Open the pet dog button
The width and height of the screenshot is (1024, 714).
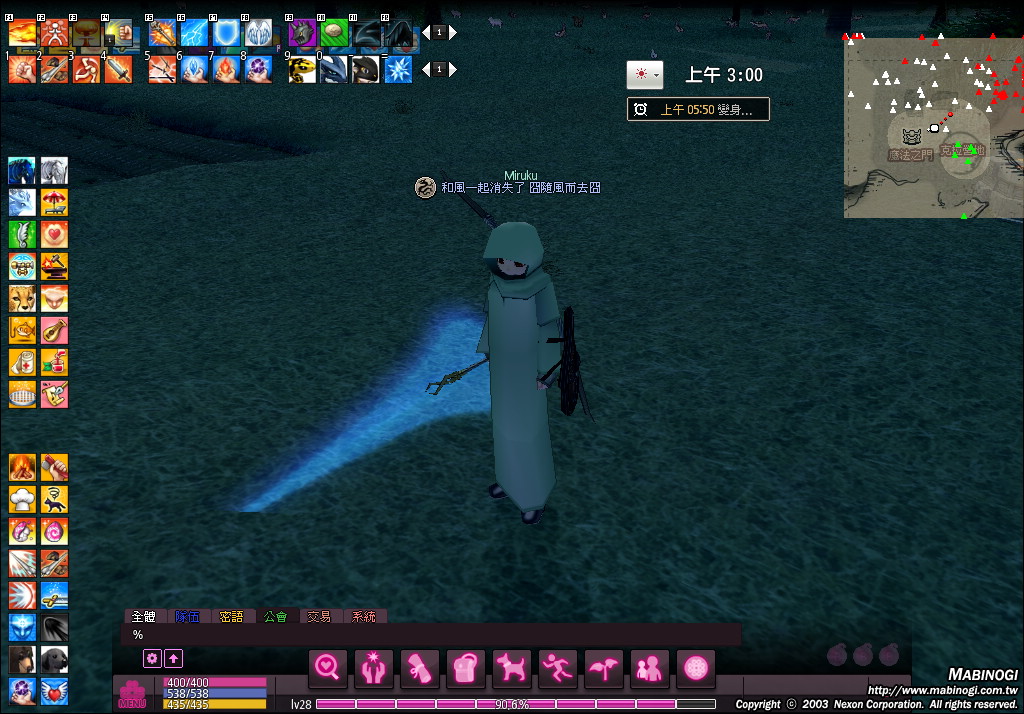pyautogui.click(x=512, y=667)
